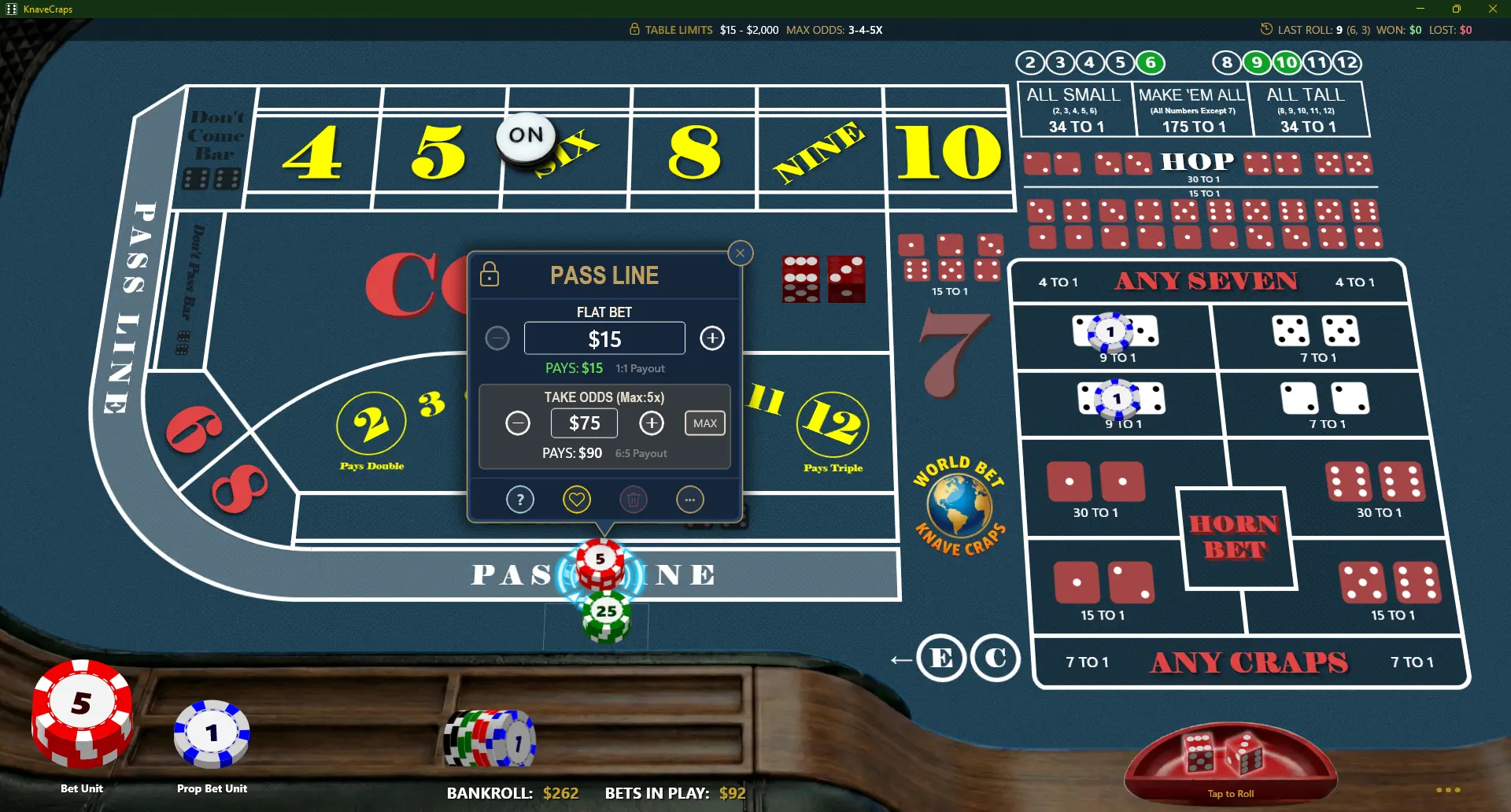Viewport: 1511px width, 812px height.
Task: Click the trash icon to clear the bet
Action: coord(634,499)
